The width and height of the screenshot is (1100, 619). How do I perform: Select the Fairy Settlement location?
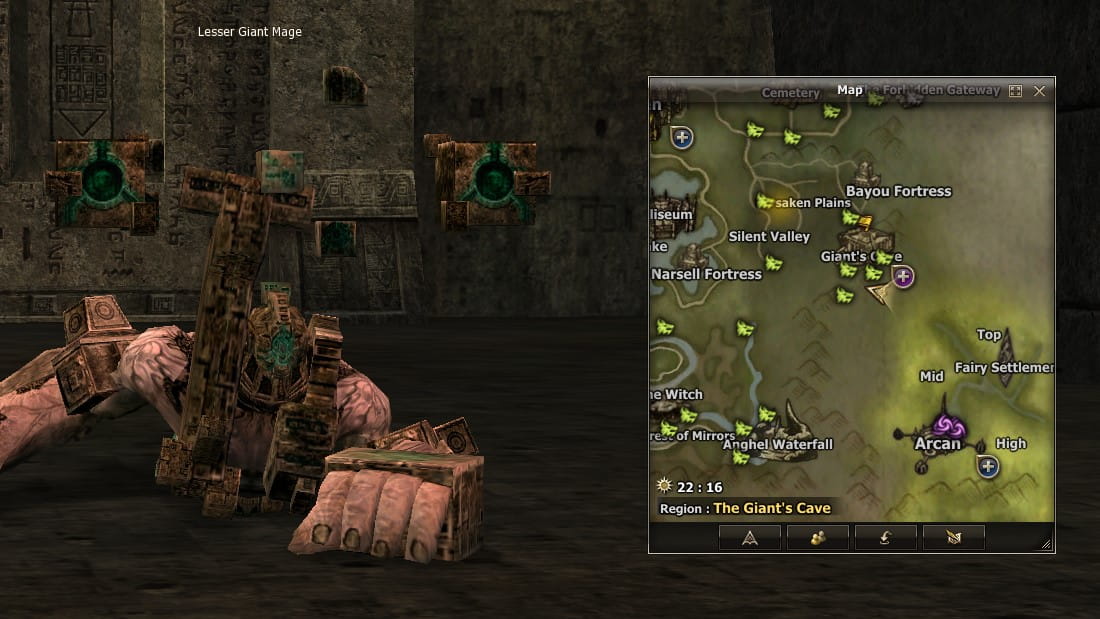tap(1003, 367)
